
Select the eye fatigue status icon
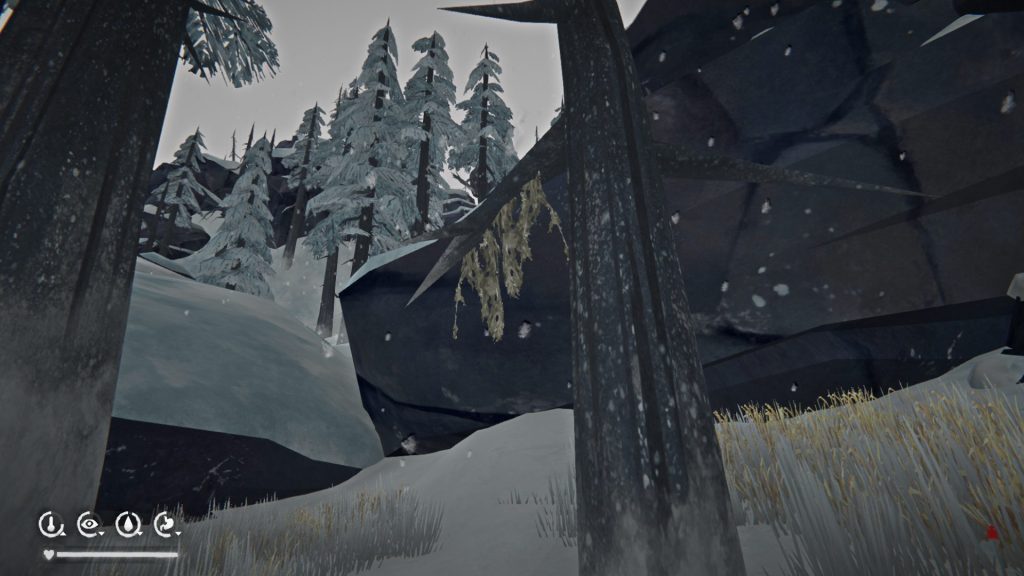[x=88, y=523]
